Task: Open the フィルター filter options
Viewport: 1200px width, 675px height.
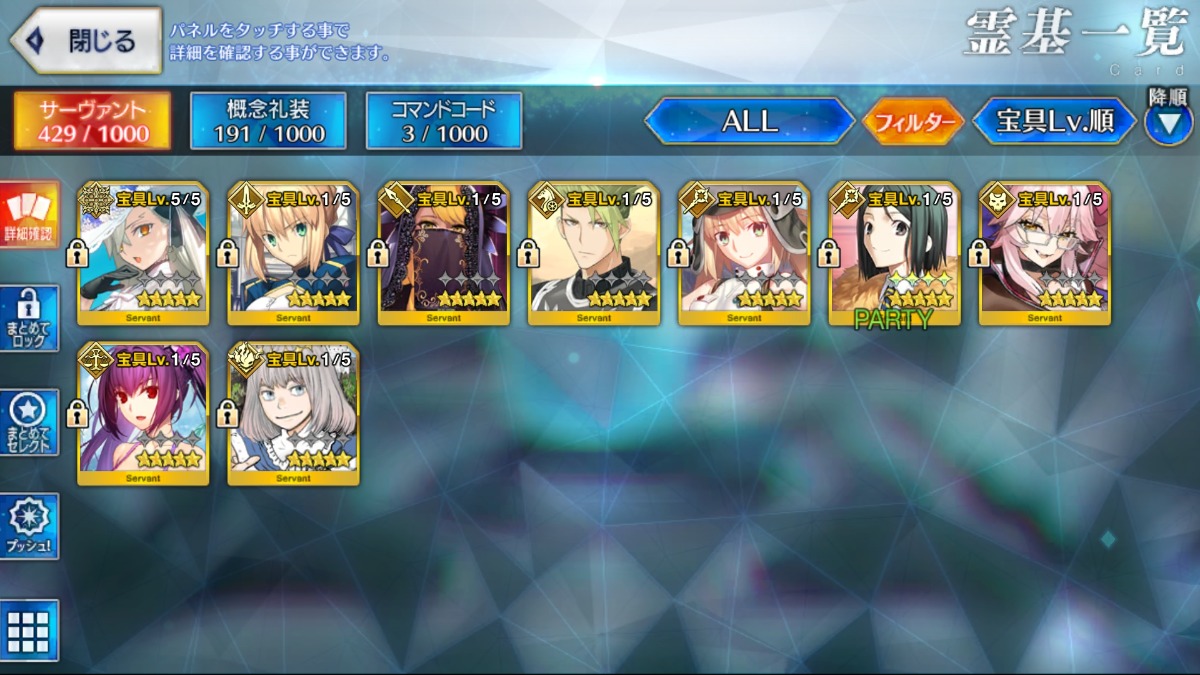Action: (x=914, y=123)
